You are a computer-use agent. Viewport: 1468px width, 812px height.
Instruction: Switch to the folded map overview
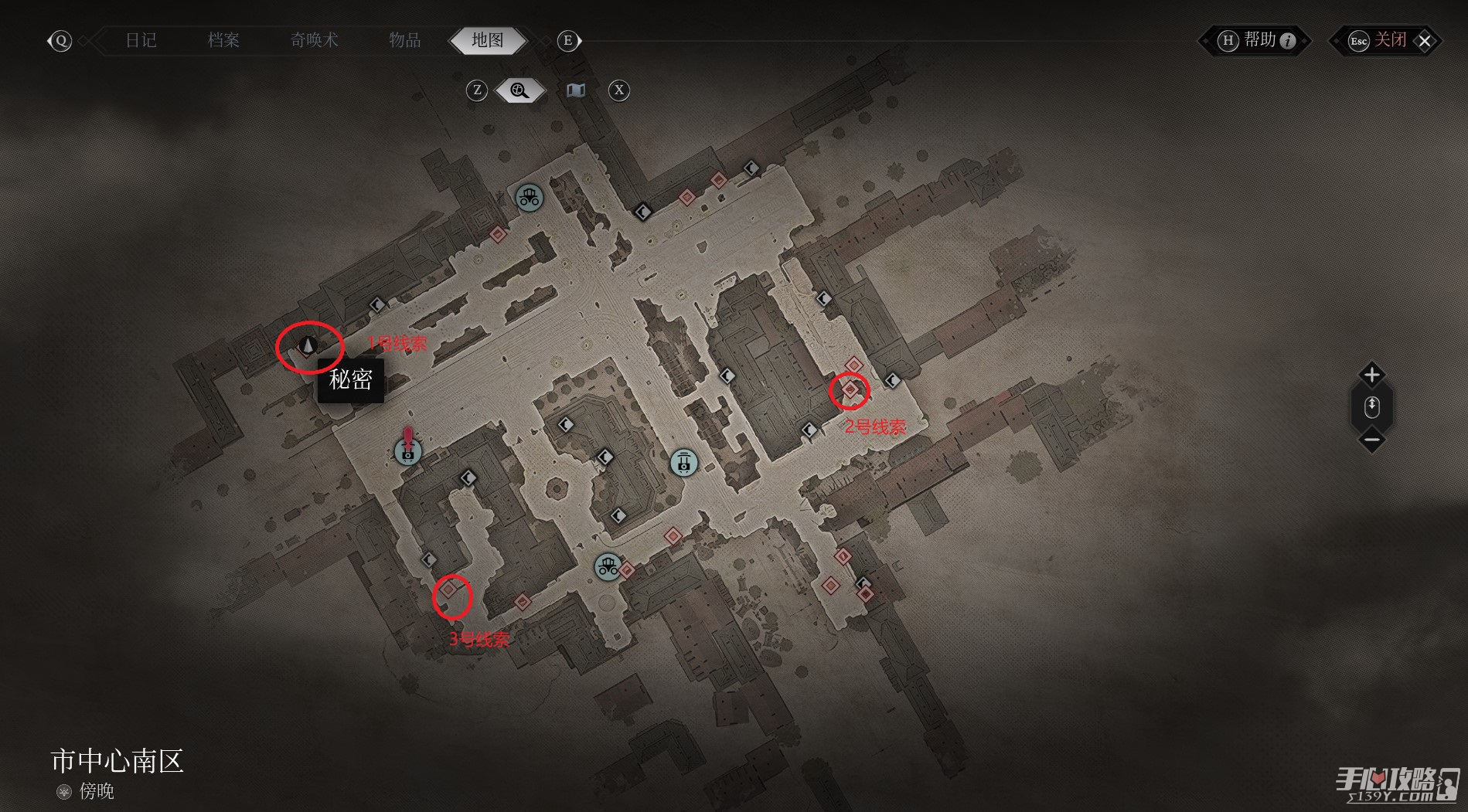coord(575,91)
